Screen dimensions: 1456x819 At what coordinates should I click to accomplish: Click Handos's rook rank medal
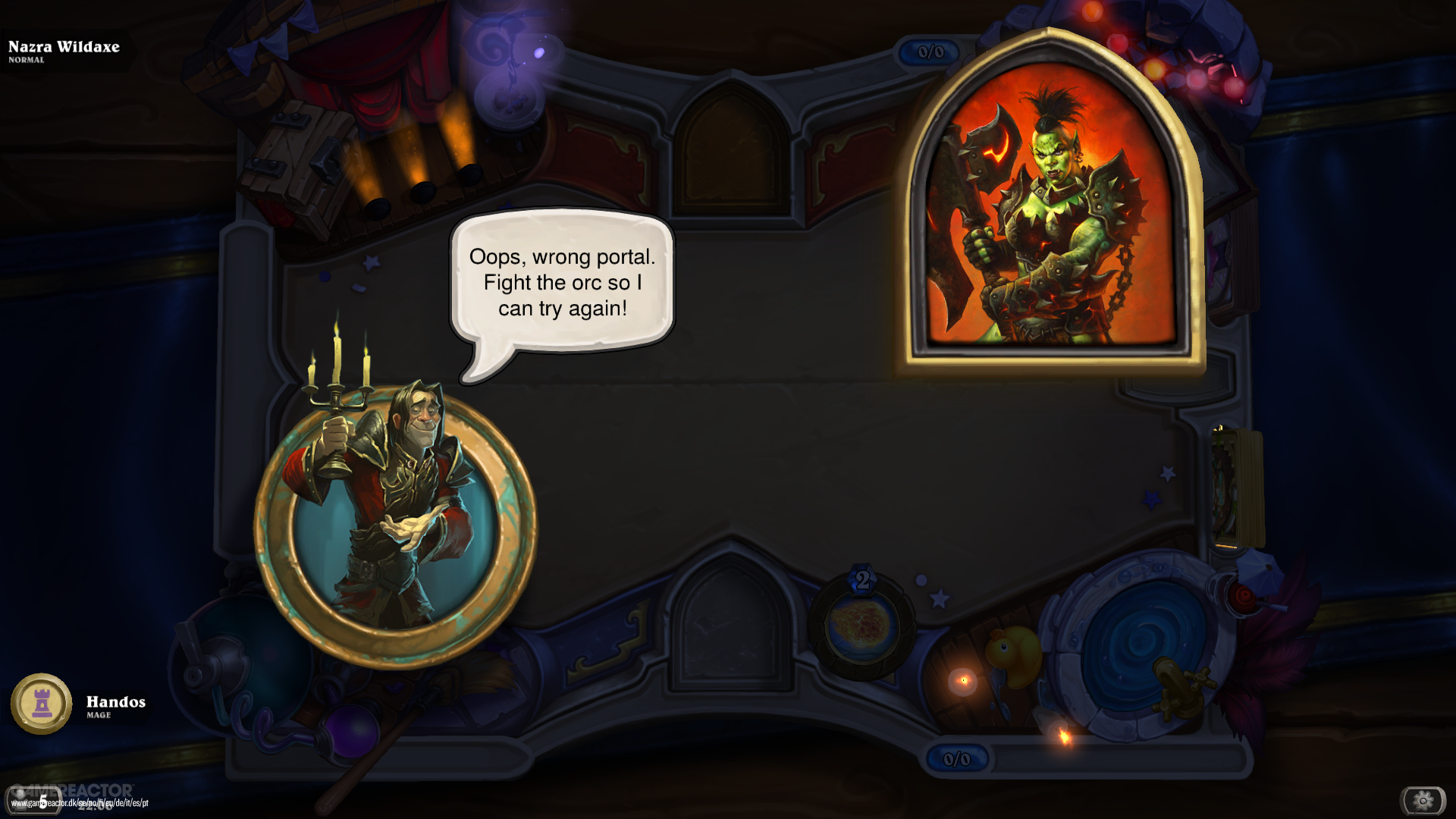pyautogui.click(x=42, y=704)
